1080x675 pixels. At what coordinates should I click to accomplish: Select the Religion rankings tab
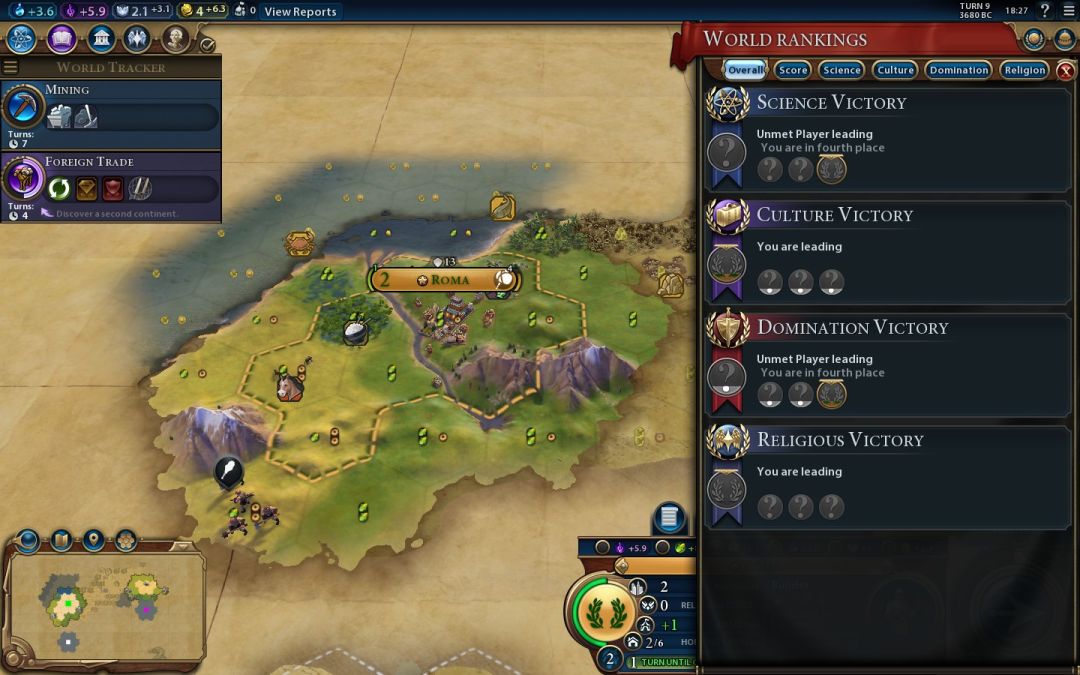1025,70
